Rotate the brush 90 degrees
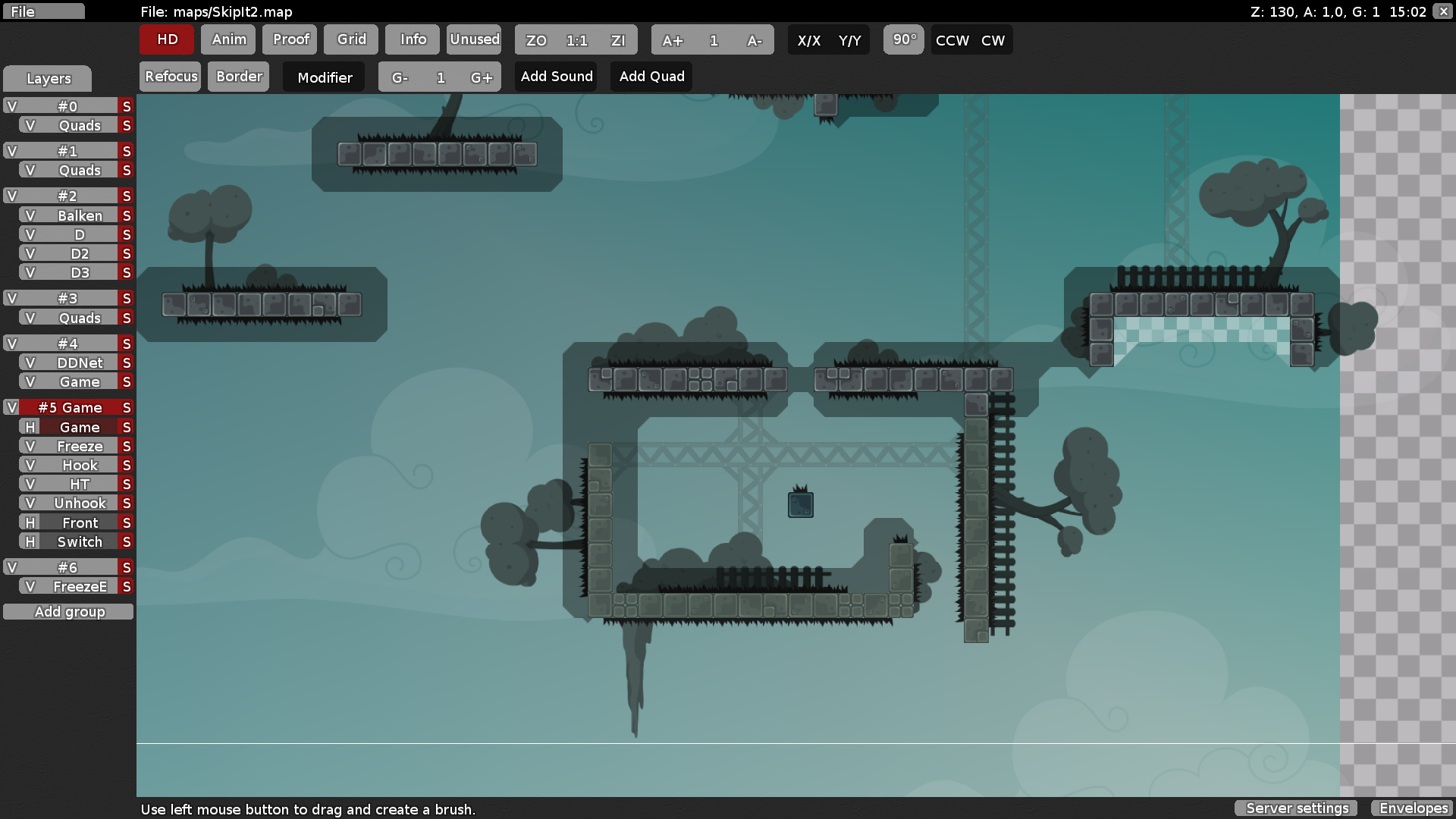The height and width of the screenshot is (819, 1456). (903, 39)
